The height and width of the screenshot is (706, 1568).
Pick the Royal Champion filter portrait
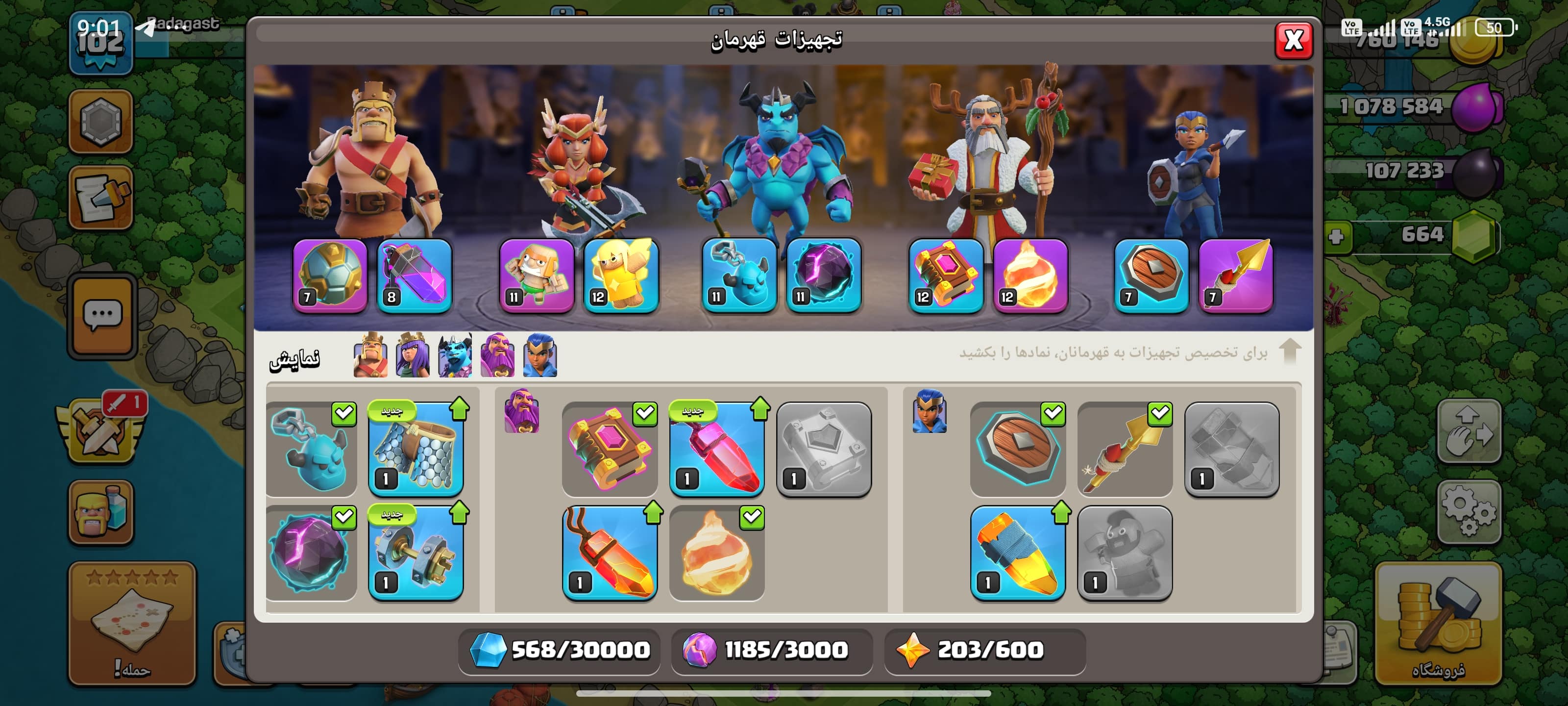[539, 355]
